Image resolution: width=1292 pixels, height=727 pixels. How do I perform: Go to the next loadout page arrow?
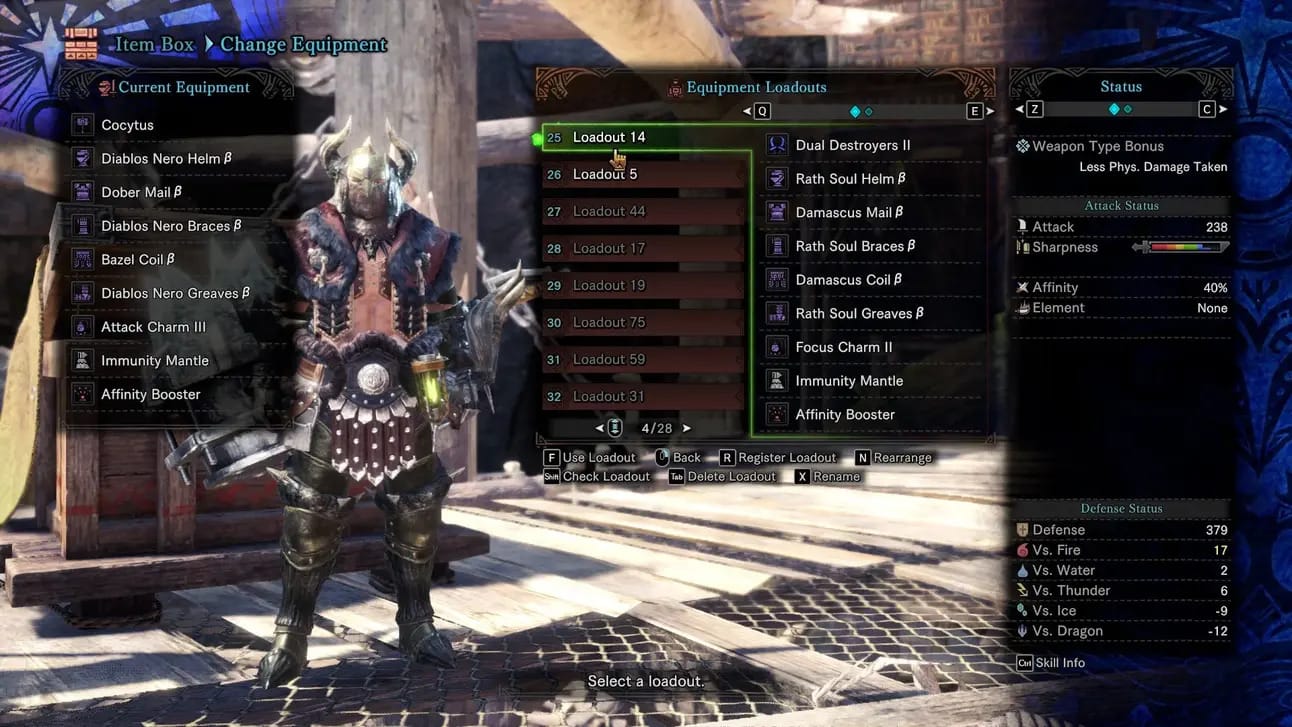pos(687,428)
